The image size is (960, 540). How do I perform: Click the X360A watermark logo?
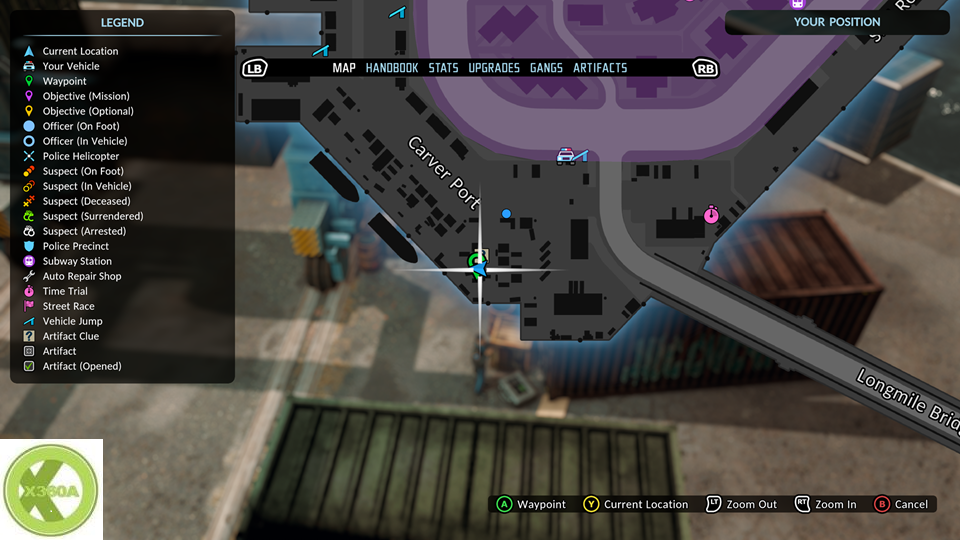[51, 490]
